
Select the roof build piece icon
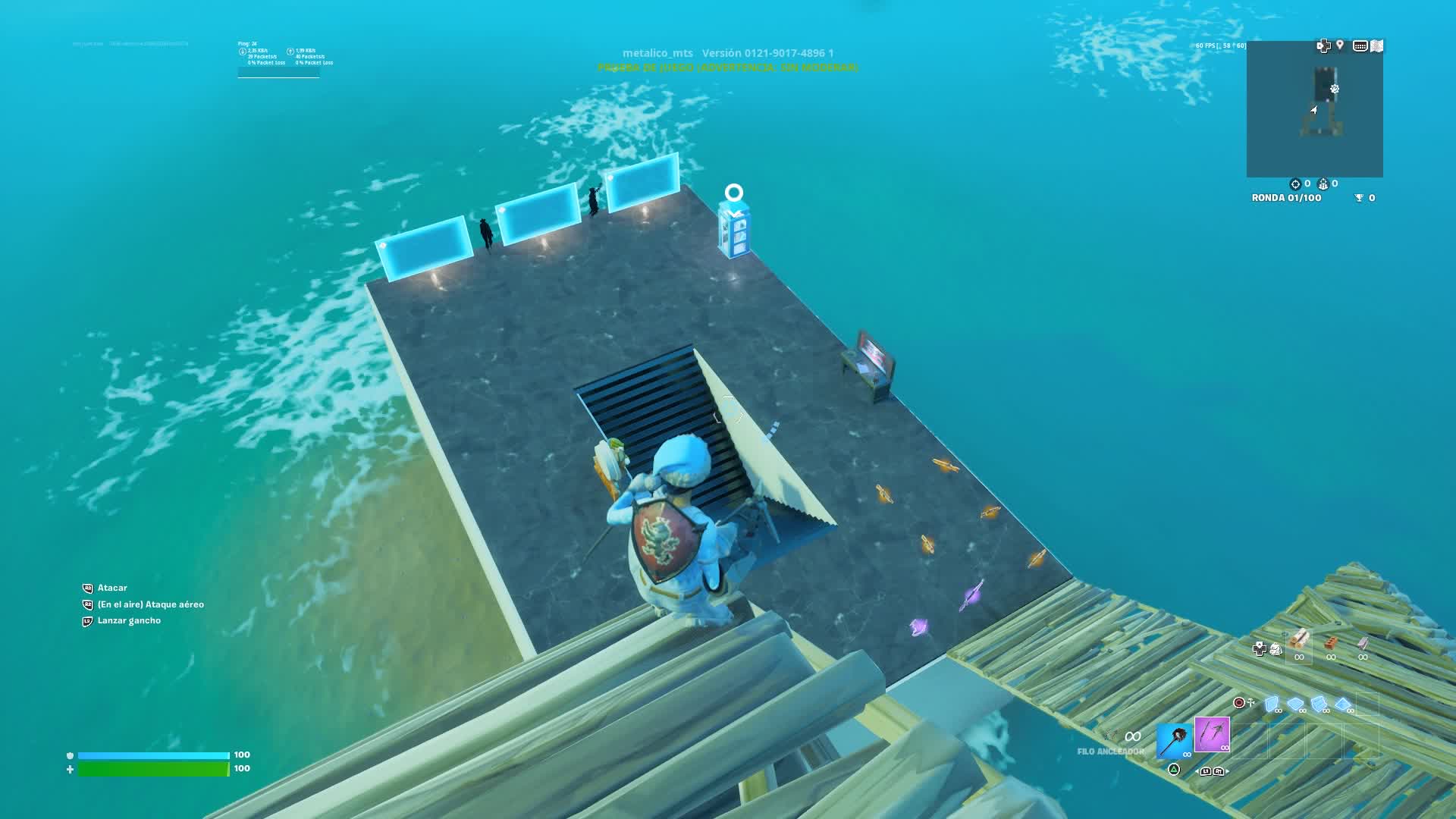coord(1342,705)
